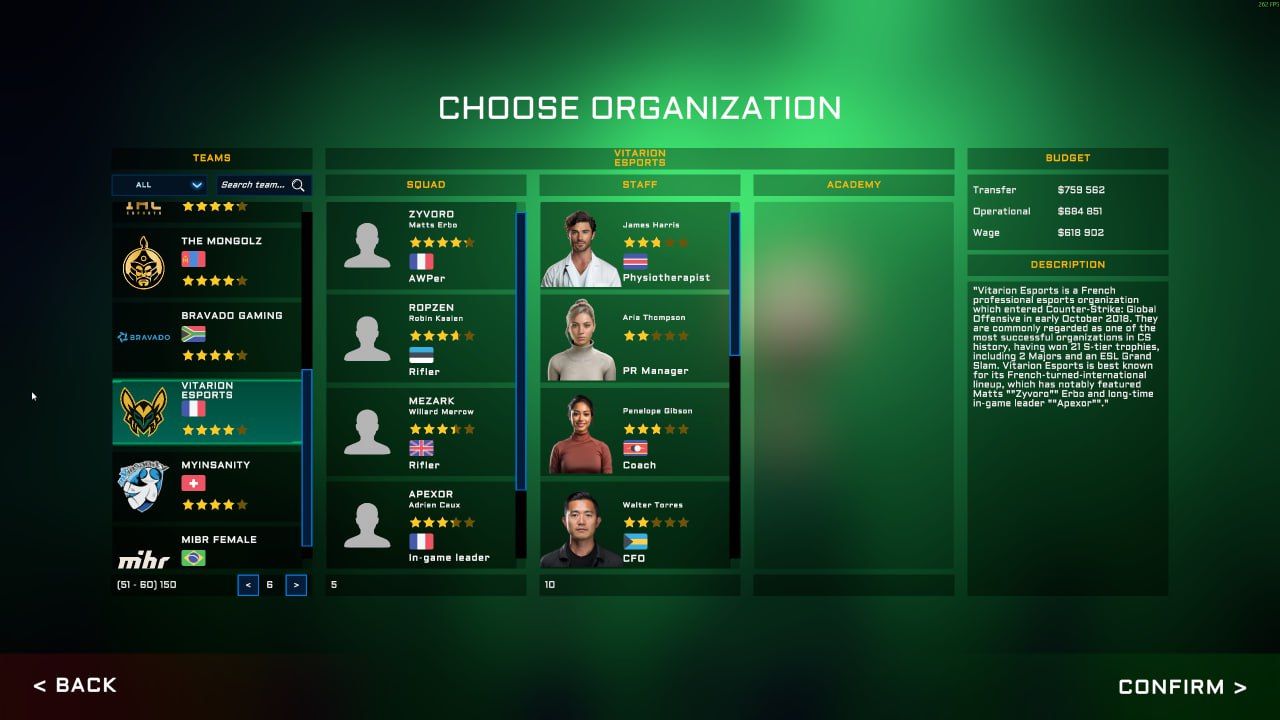Select The MongolZ team logo
Screen dimensions: 1280x720
[146, 261]
